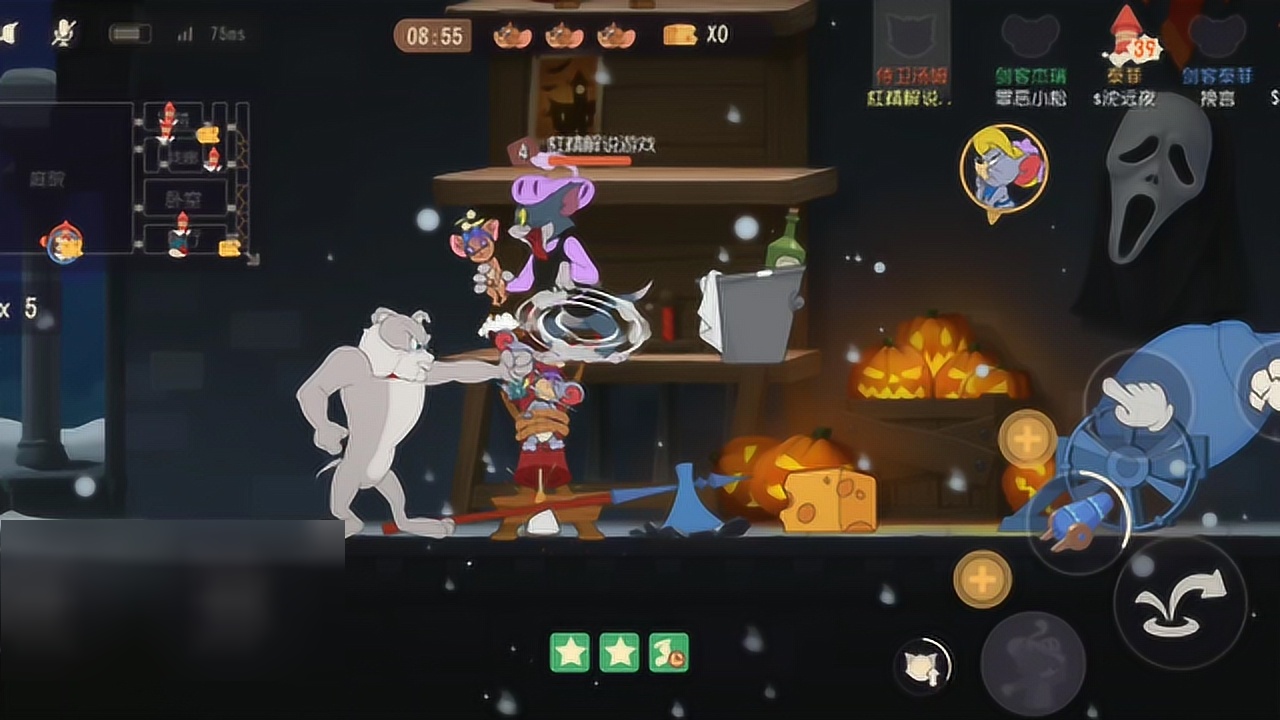Viewport: 1280px width, 720px height.
Task: Select the firecracker player portrait showing 39
Action: (1126, 40)
